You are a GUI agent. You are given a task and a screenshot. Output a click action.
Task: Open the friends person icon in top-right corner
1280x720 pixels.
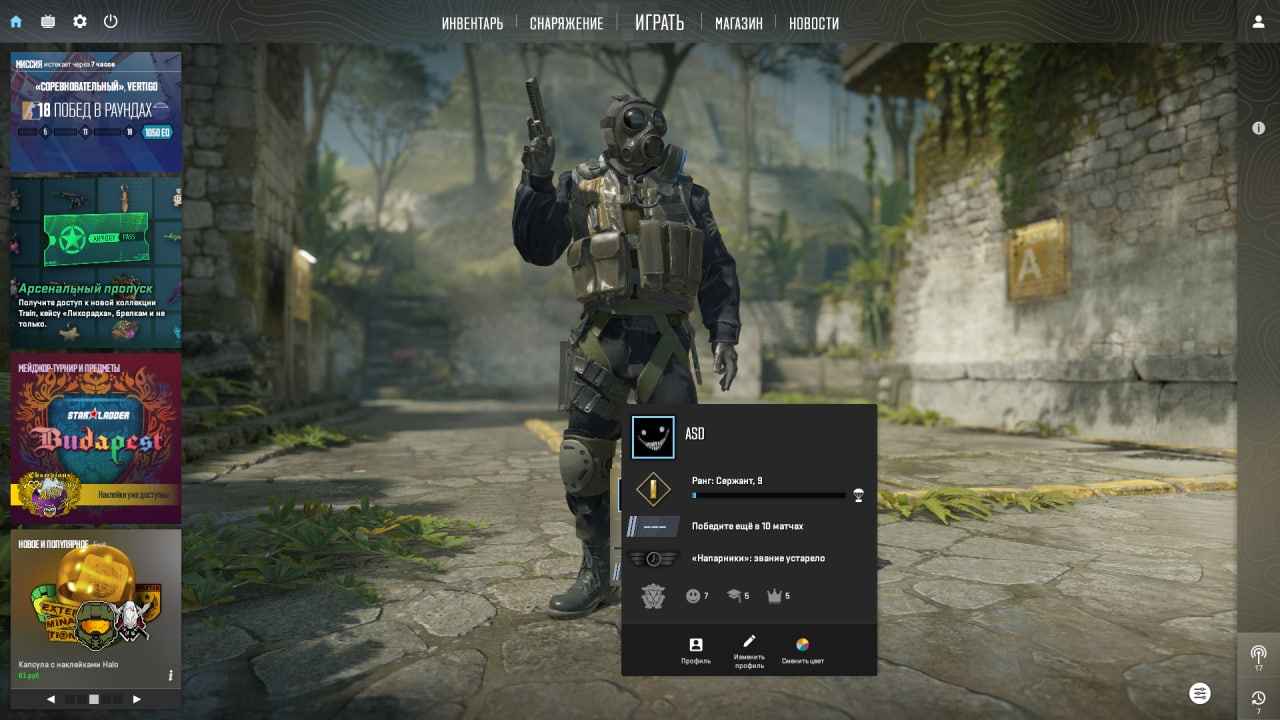pyautogui.click(x=1258, y=22)
